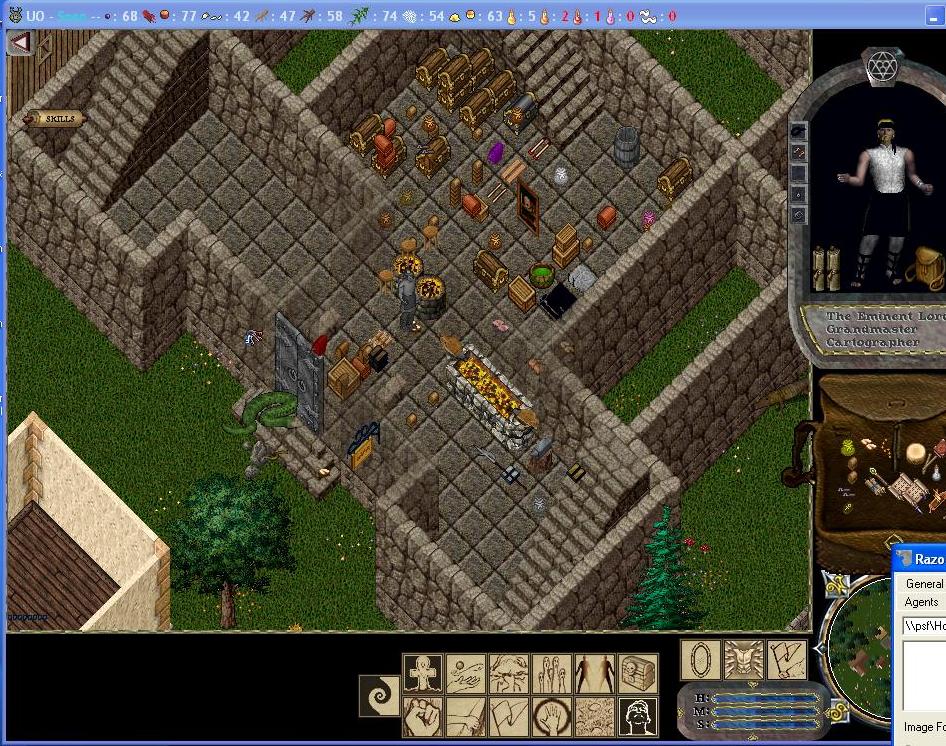The image size is (946, 746).
Task: Click the hexagram emblem atop the paperdoll
Action: coord(883,67)
